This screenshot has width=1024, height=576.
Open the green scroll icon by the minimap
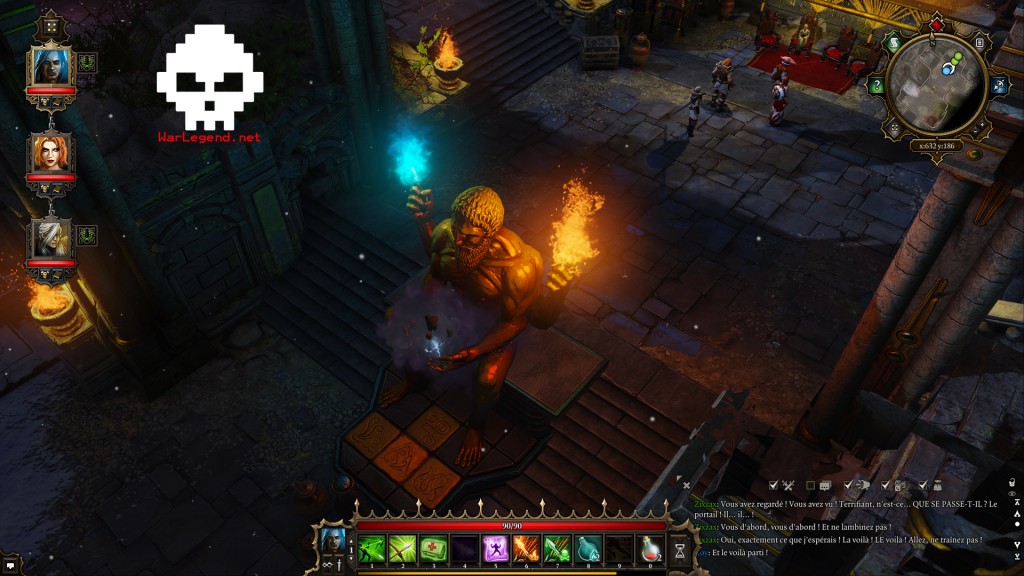pos(894,43)
